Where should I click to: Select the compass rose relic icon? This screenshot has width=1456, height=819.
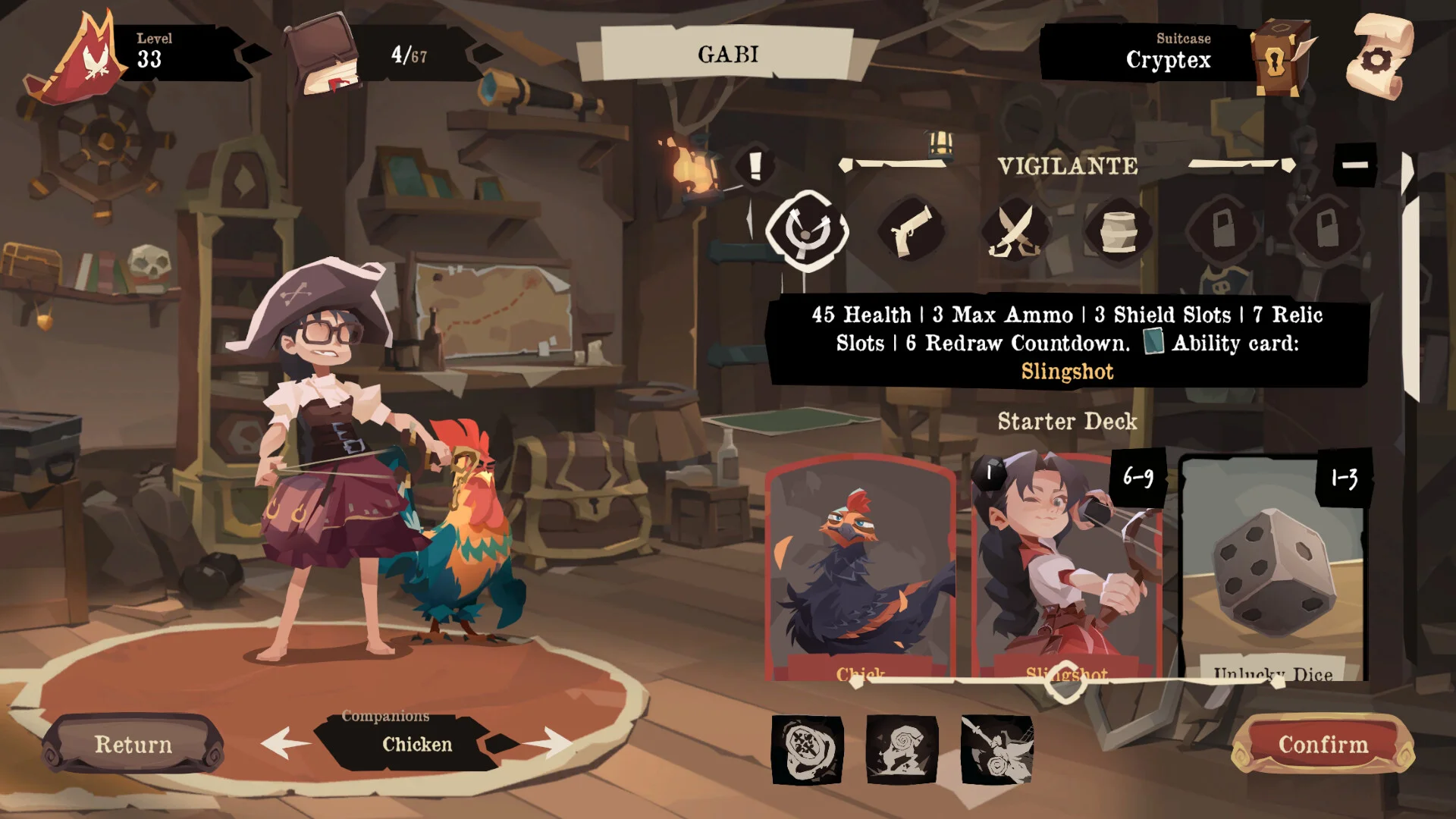[x=808, y=749]
